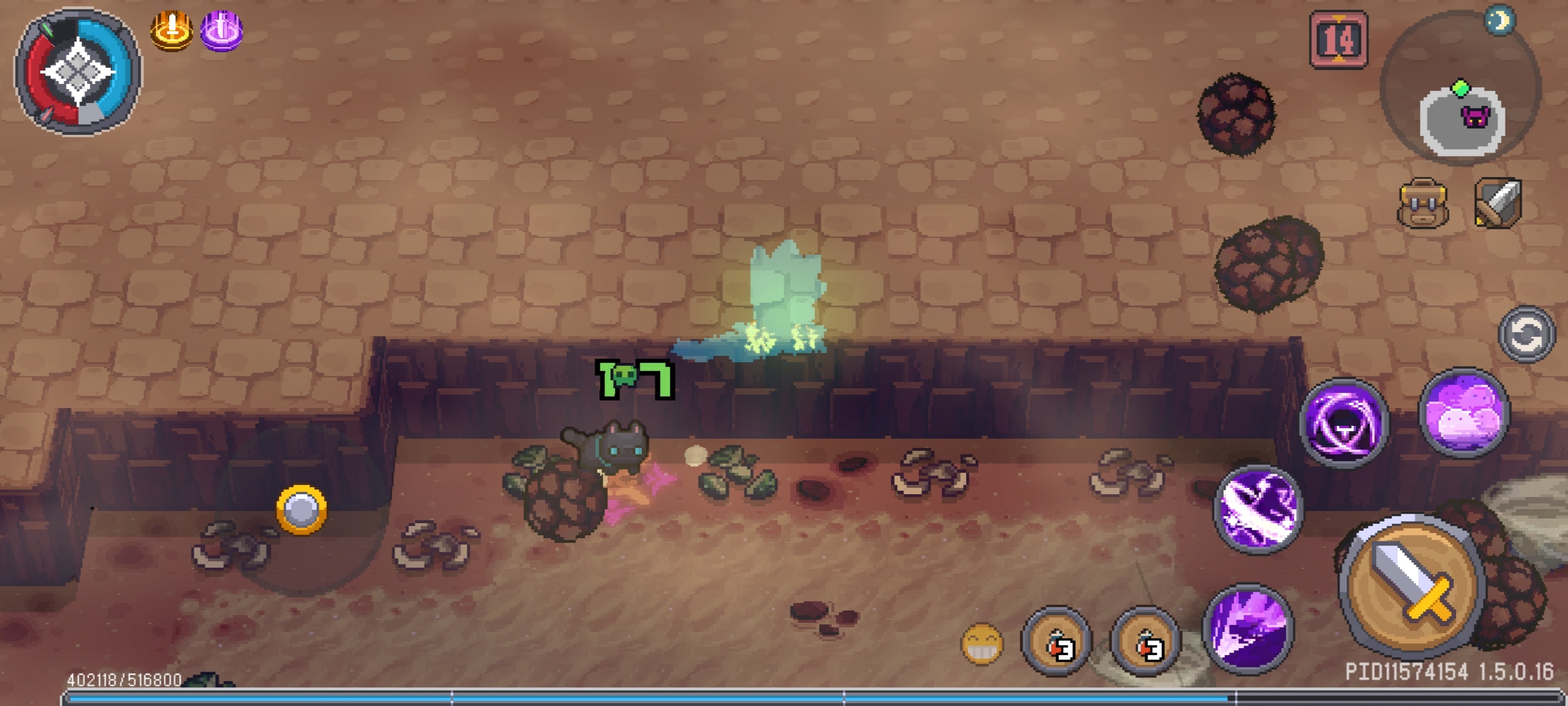The height and width of the screenshot is (706, 1568).
Task: Cast the purple cloud skill
Action: (x=1464, y=412)
